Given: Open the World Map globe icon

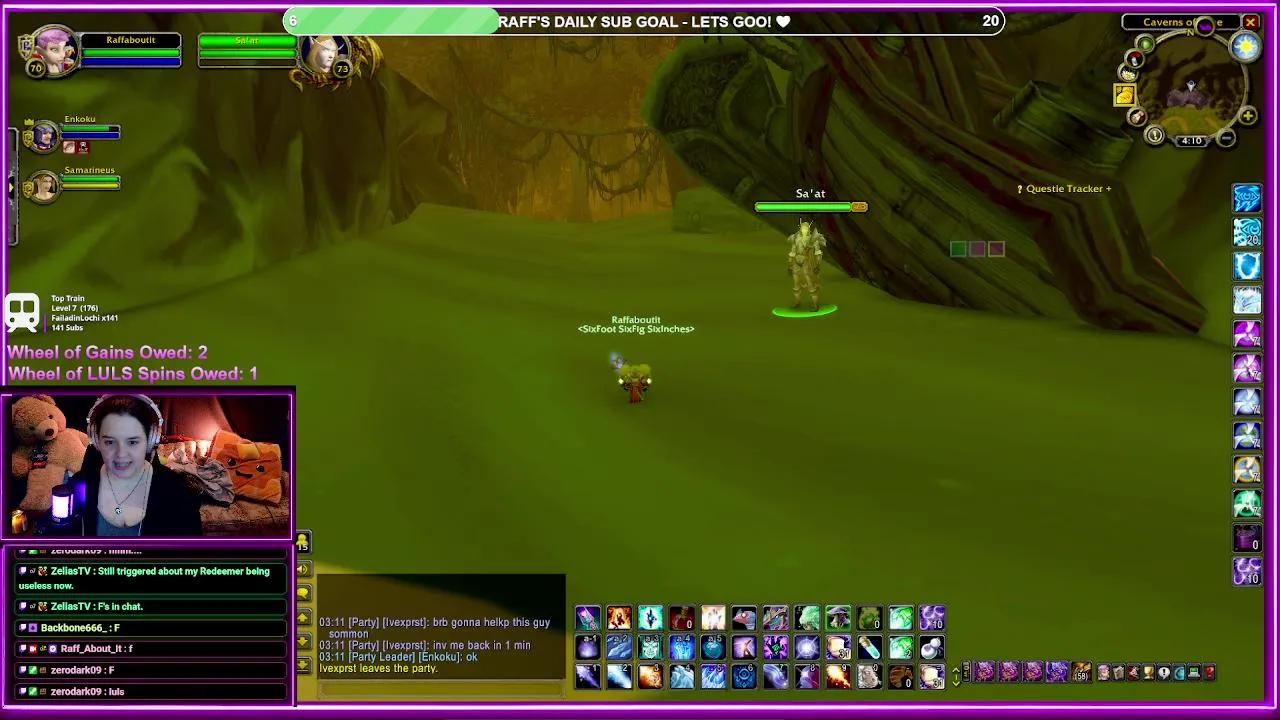Looking at the screenshot, I should [x=1179, y=672].
